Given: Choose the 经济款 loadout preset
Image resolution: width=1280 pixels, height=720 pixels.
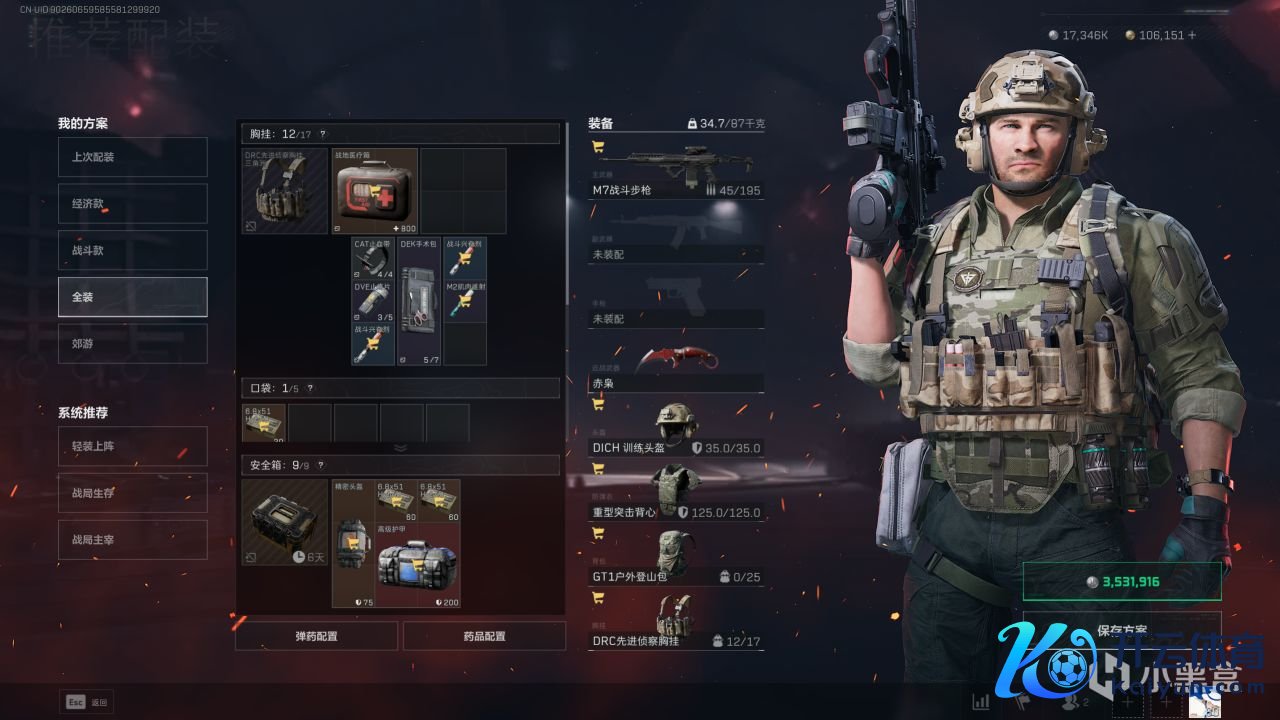Looking at the screenshot, I should click(132, 203).
